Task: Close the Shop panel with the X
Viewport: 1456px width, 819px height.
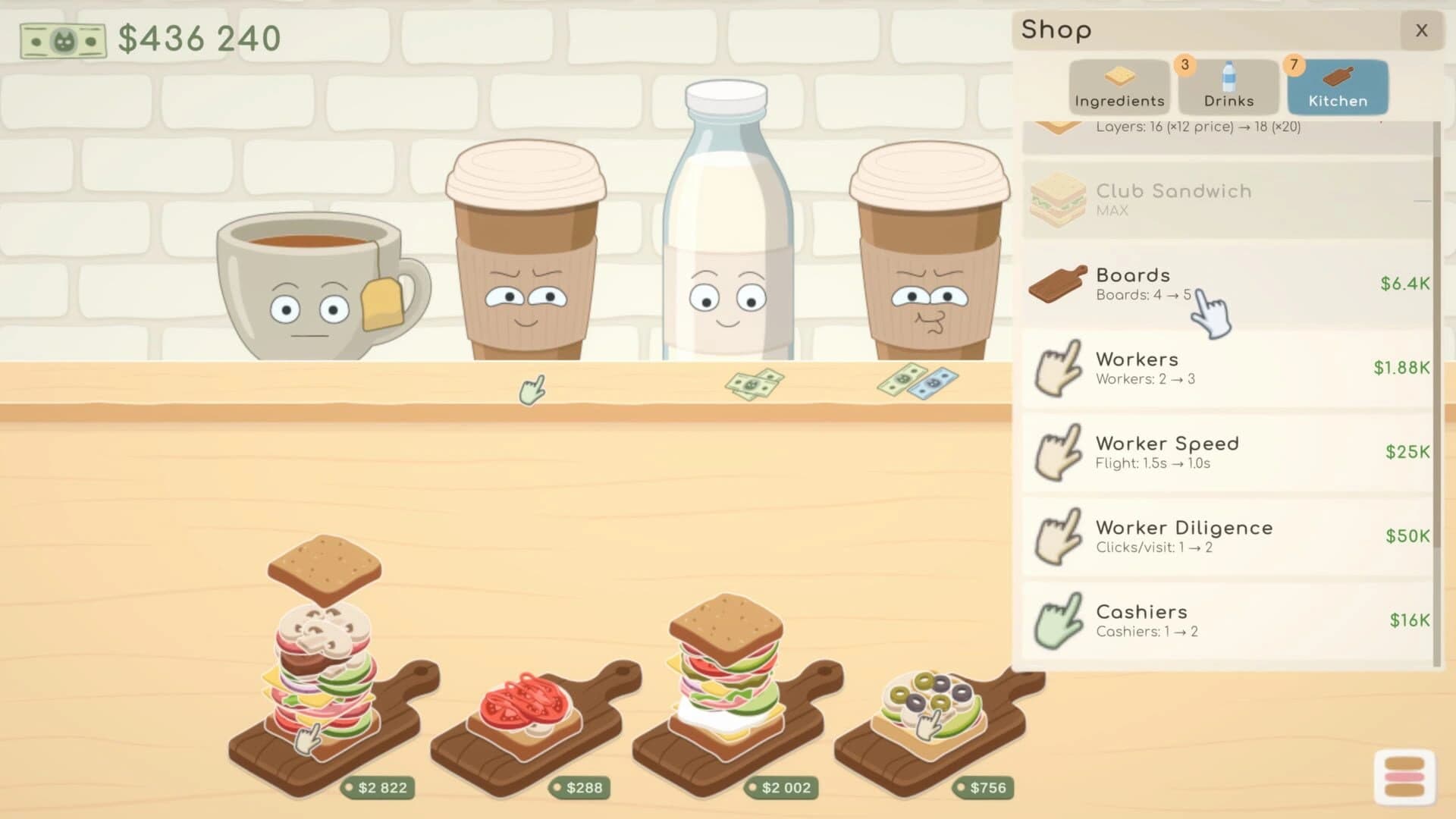Action: tap(1421, 30)
